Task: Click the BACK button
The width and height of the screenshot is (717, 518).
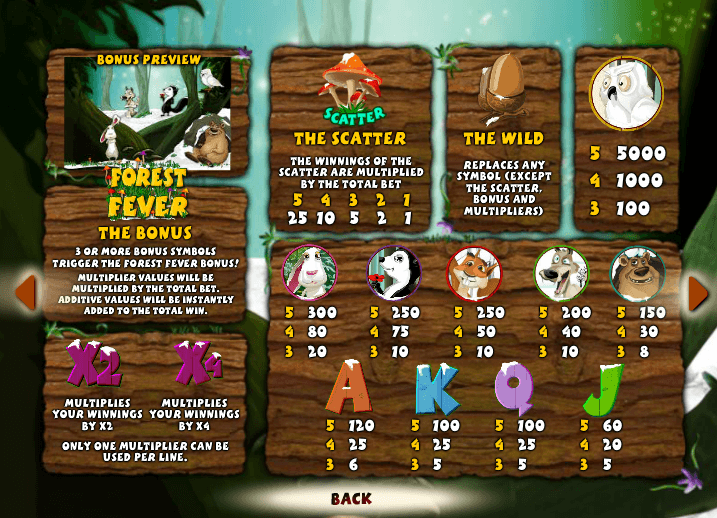Action: pos(351,498)
